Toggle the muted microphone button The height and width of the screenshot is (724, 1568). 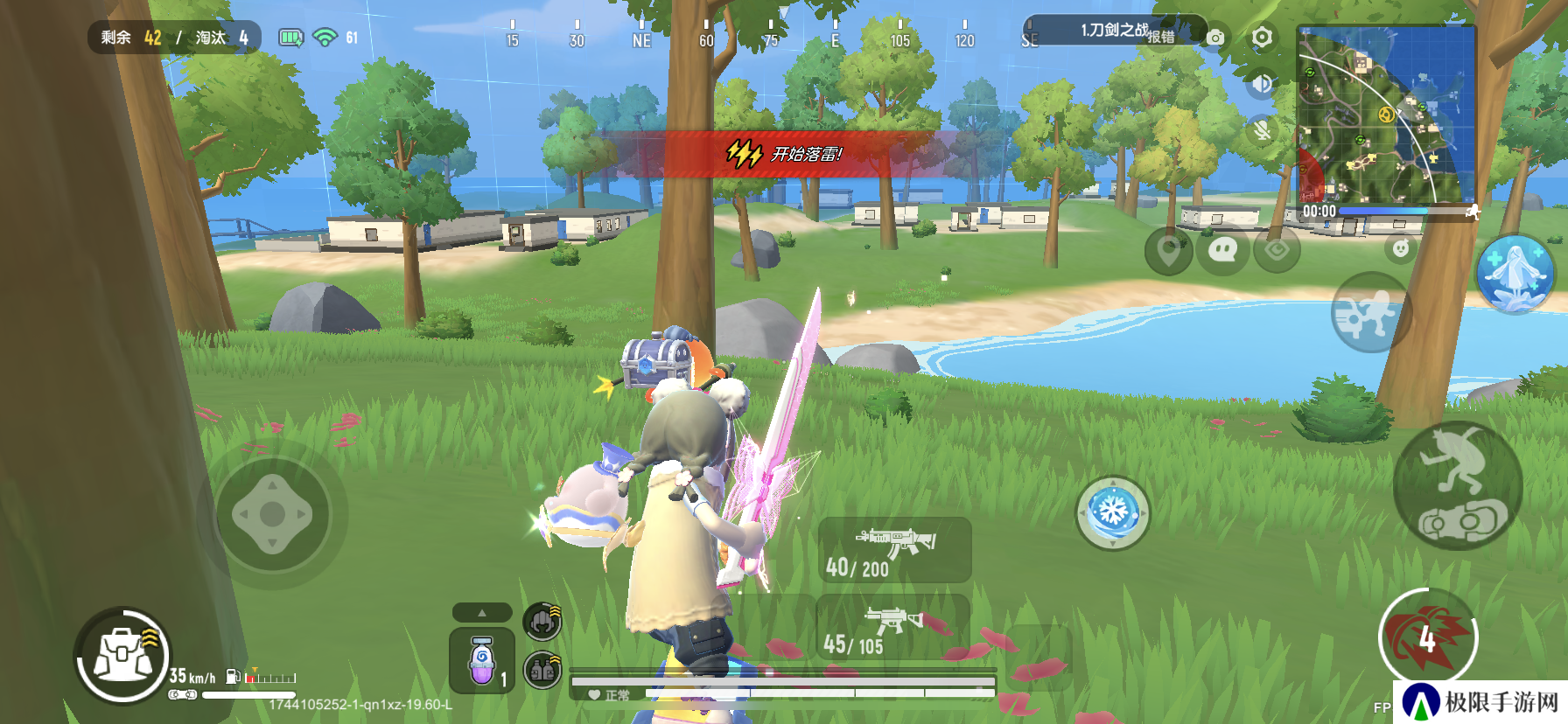pos(1261,131)
